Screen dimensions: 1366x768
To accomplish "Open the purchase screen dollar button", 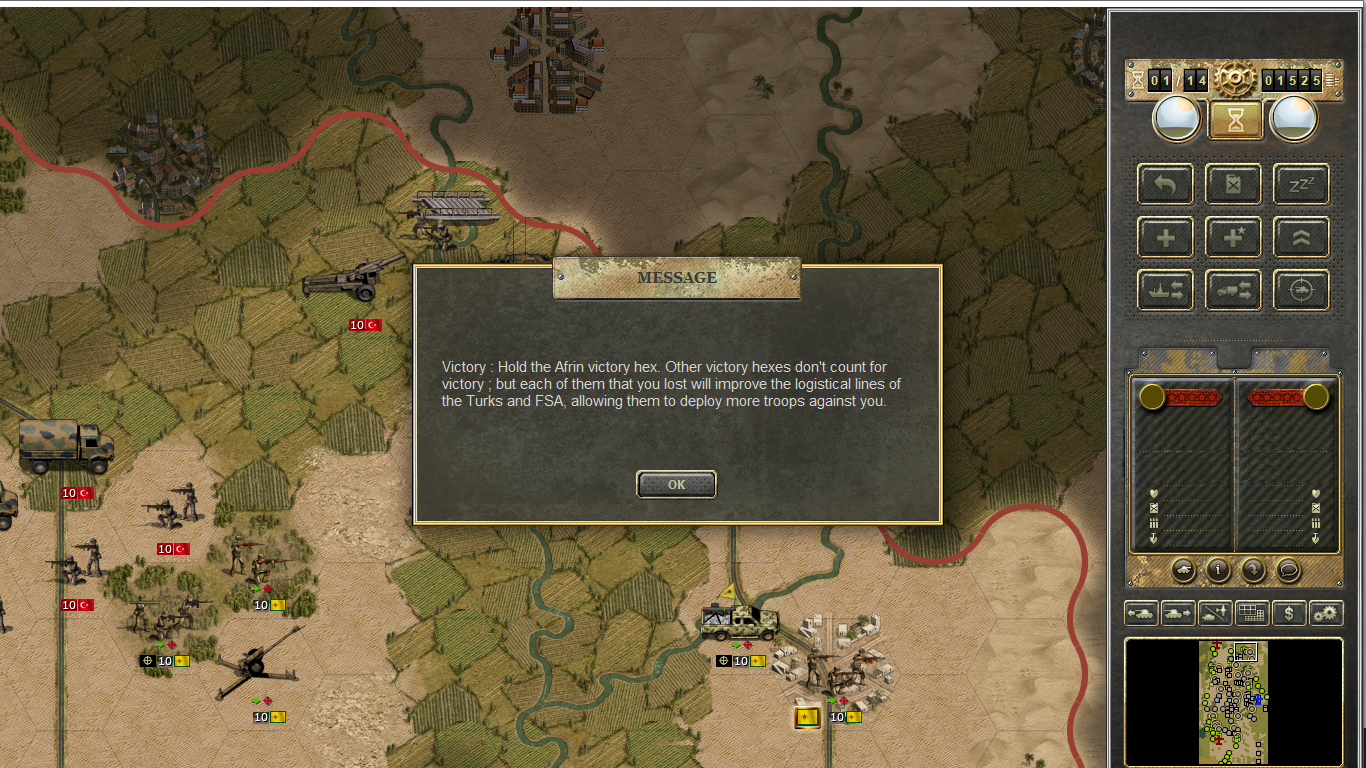I will pyautogui.click(x=1289, y=613).
